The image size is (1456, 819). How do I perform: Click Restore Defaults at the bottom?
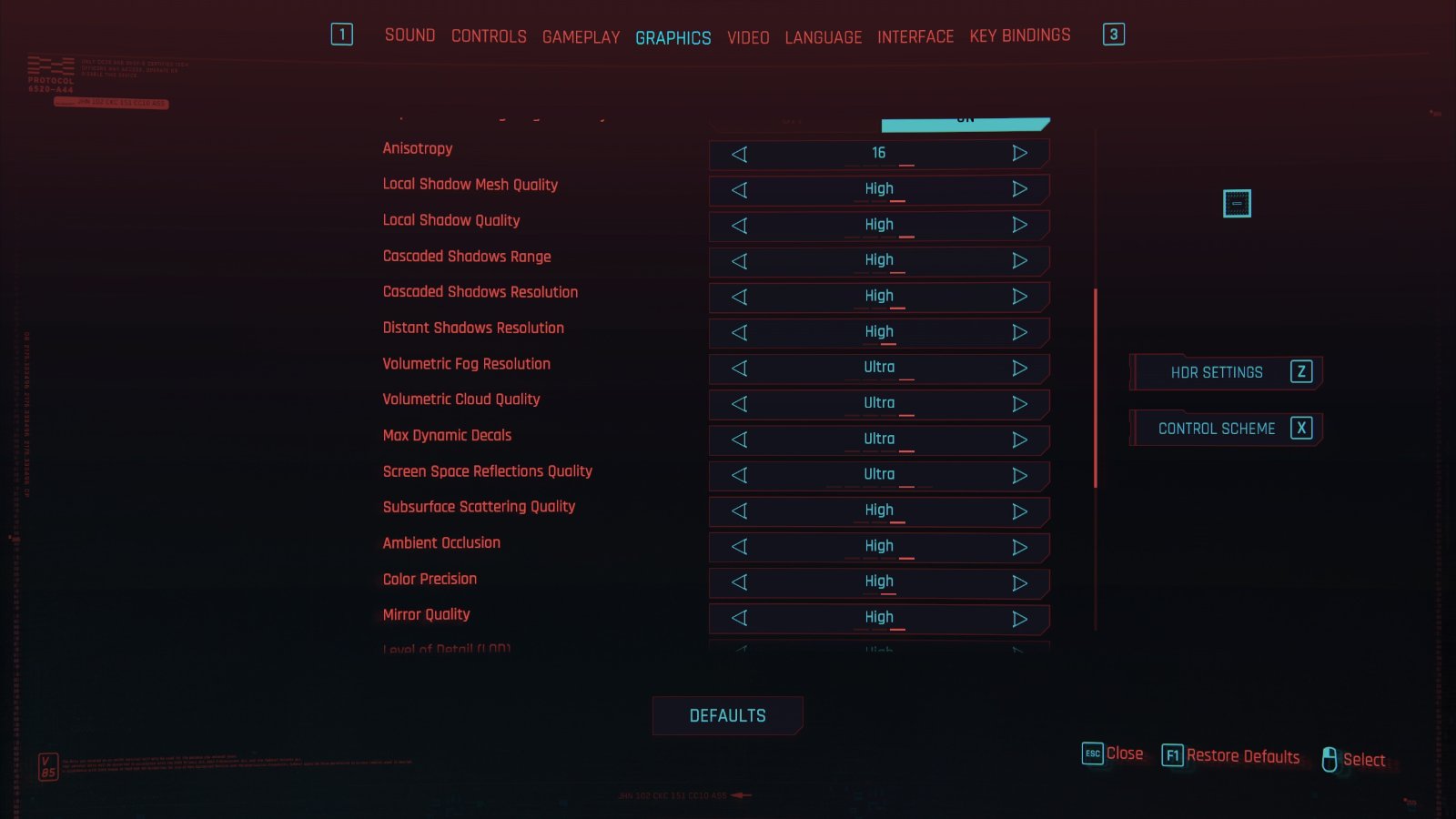pyautogui.click(x=1231, y=756)
